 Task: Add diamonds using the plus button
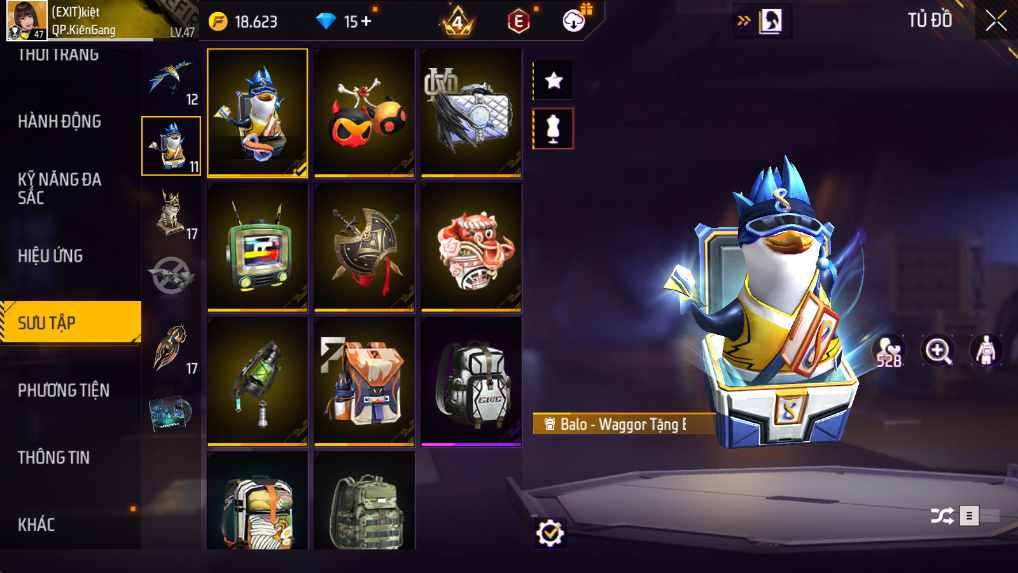pyautogui.click(x=365, y=21)
